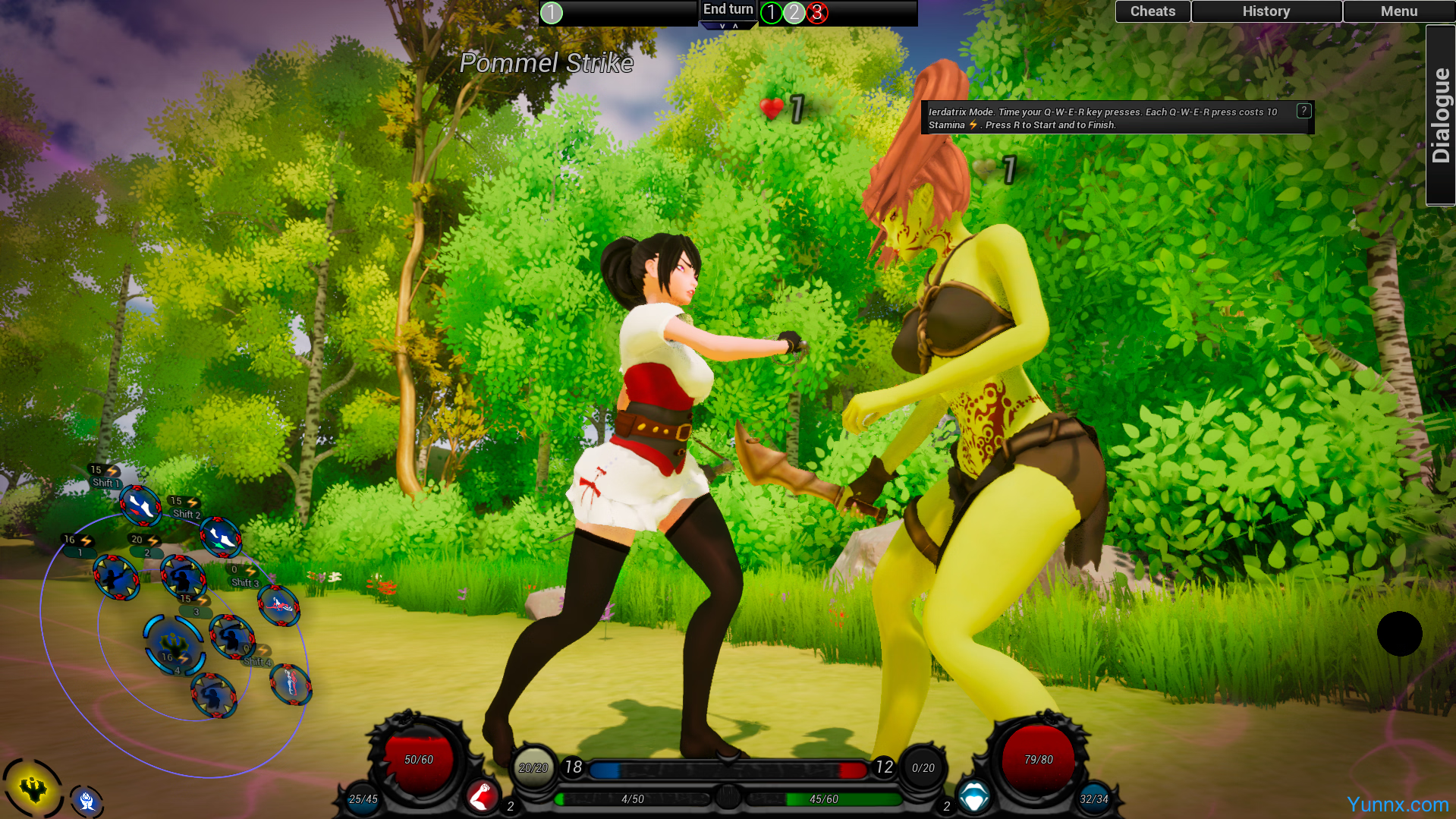This screenshot has width=1456, height=819.
Task: End the current turn
Action: tap(728, 9)
